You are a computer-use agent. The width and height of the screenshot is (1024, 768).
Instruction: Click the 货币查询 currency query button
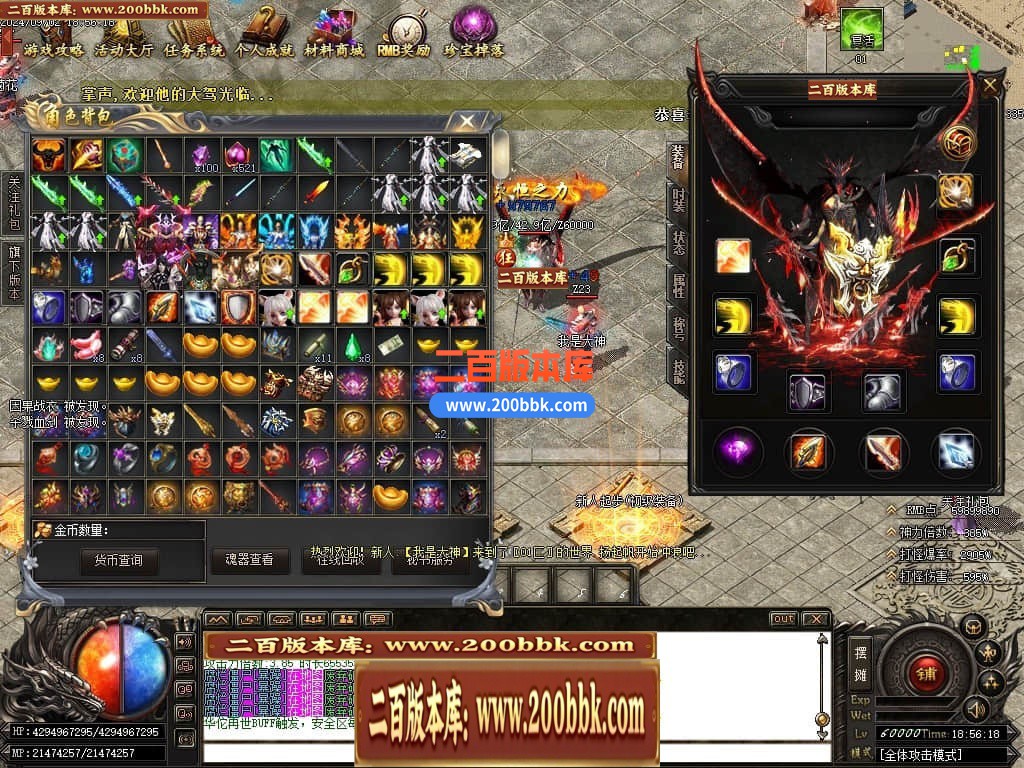(119, 561)
